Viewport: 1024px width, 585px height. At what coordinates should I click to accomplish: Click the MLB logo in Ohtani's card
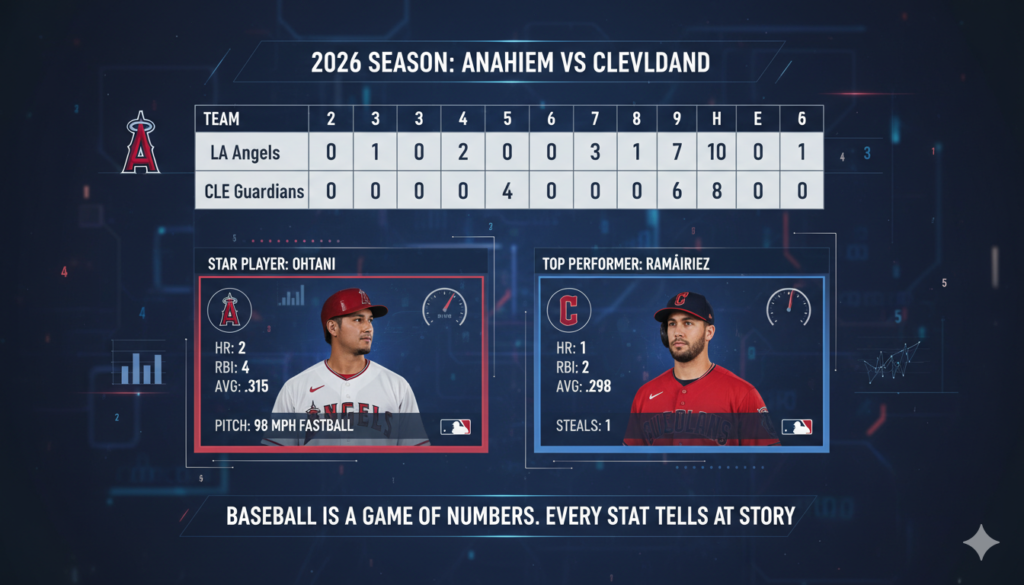coord(455,426)
